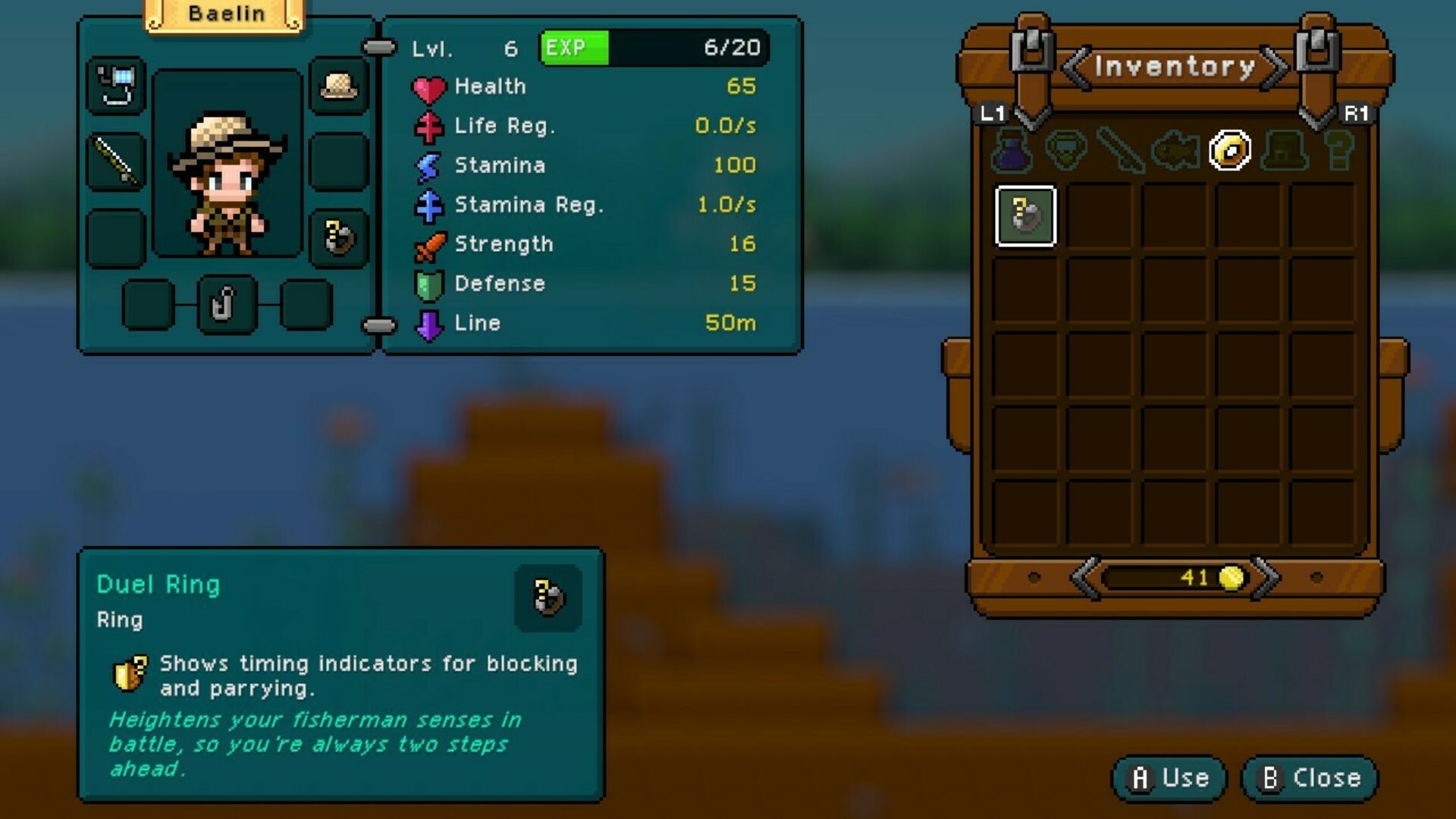Switch to the hat category tab

point(1285,150)
